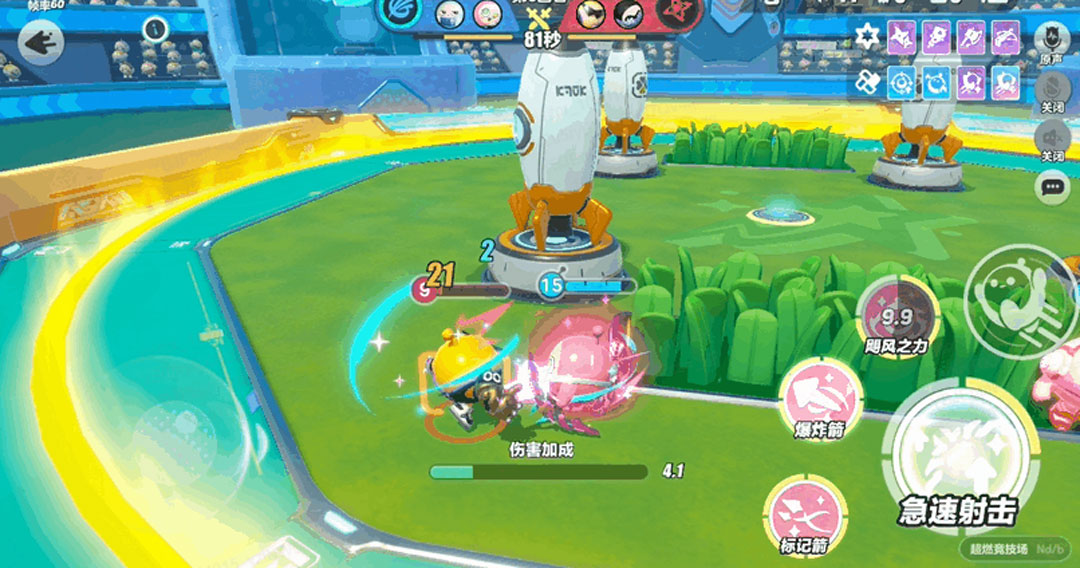The width and height of the screenshot is (1080, 568).
Task: Trigger the 飓风之力 skill on cooldown
Action: tap(898, 318)
